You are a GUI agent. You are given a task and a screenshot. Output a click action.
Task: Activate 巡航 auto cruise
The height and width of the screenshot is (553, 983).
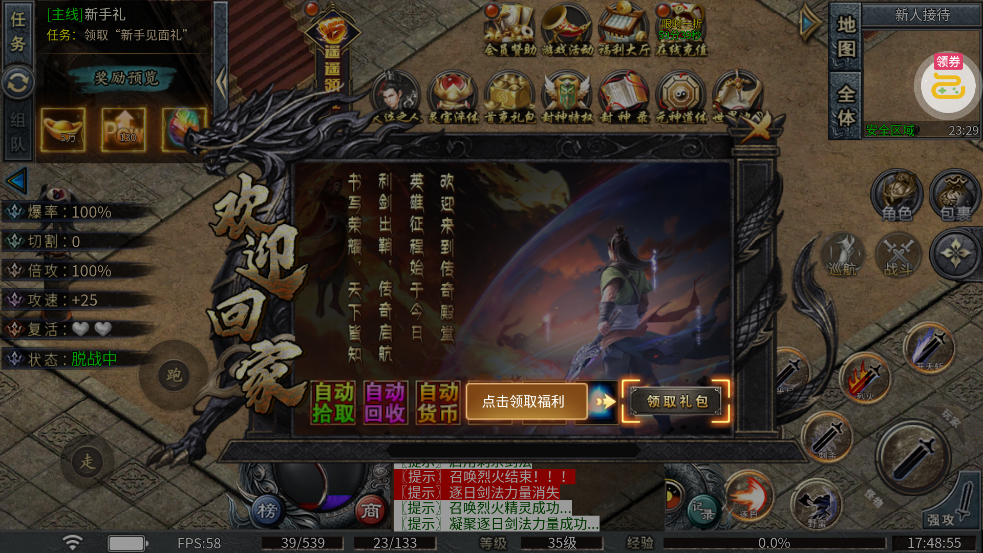tap(843, 254)
